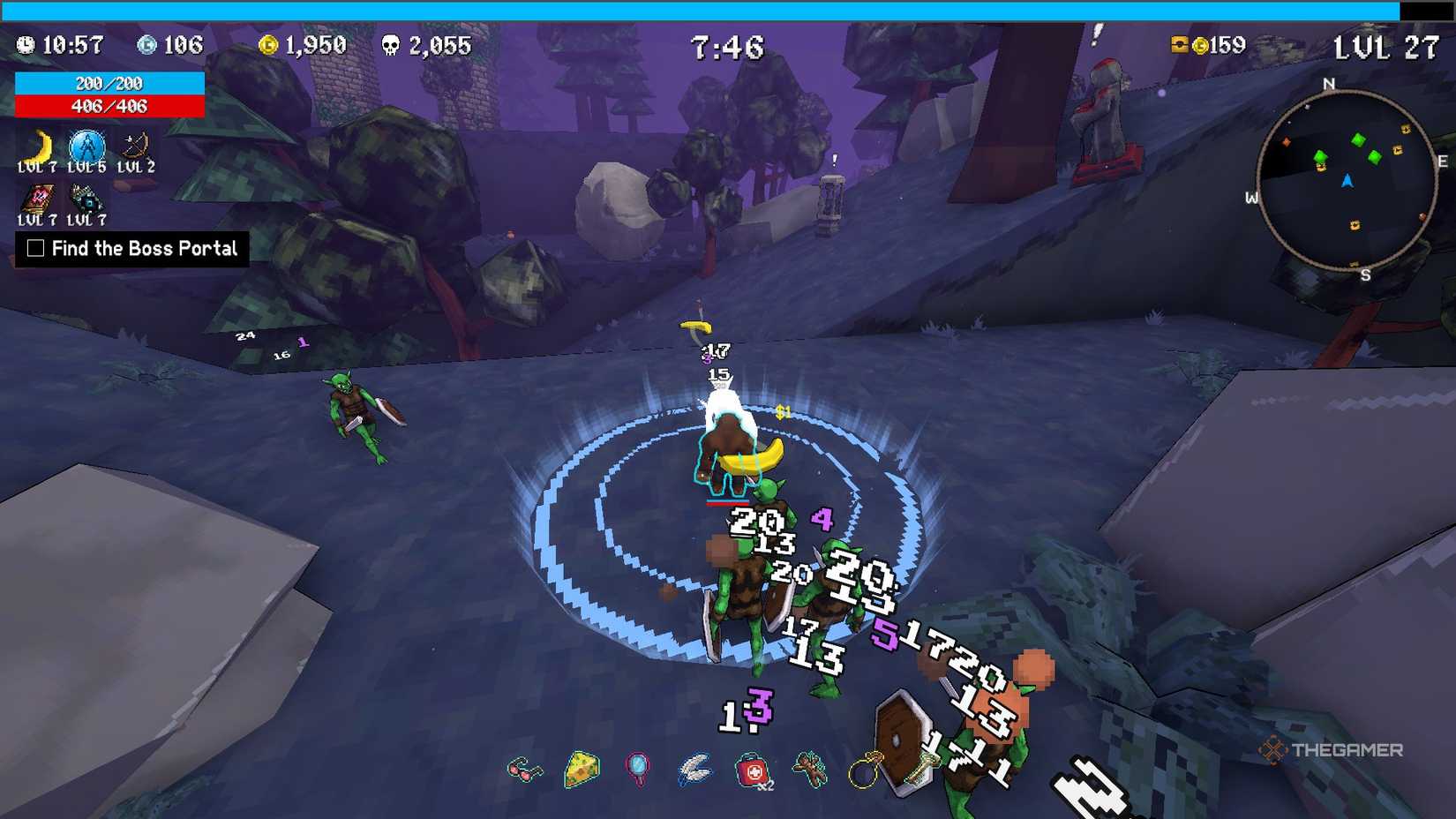
Task: Select the pink sunglasses pickup item
Action: click(x=525, y=768)
